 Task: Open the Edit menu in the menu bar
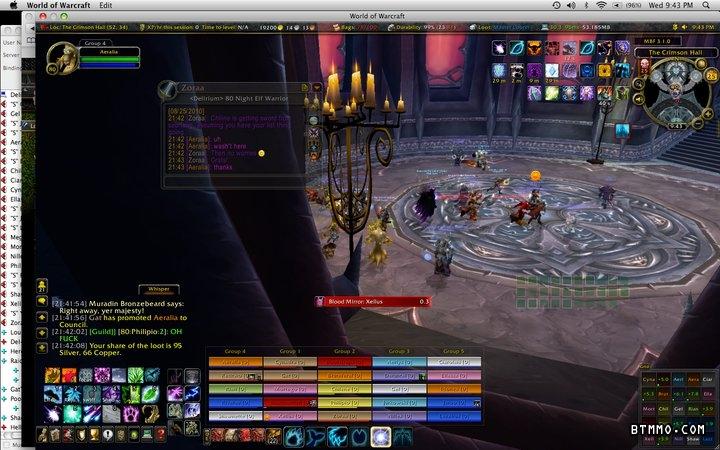[x=106, y=6]
